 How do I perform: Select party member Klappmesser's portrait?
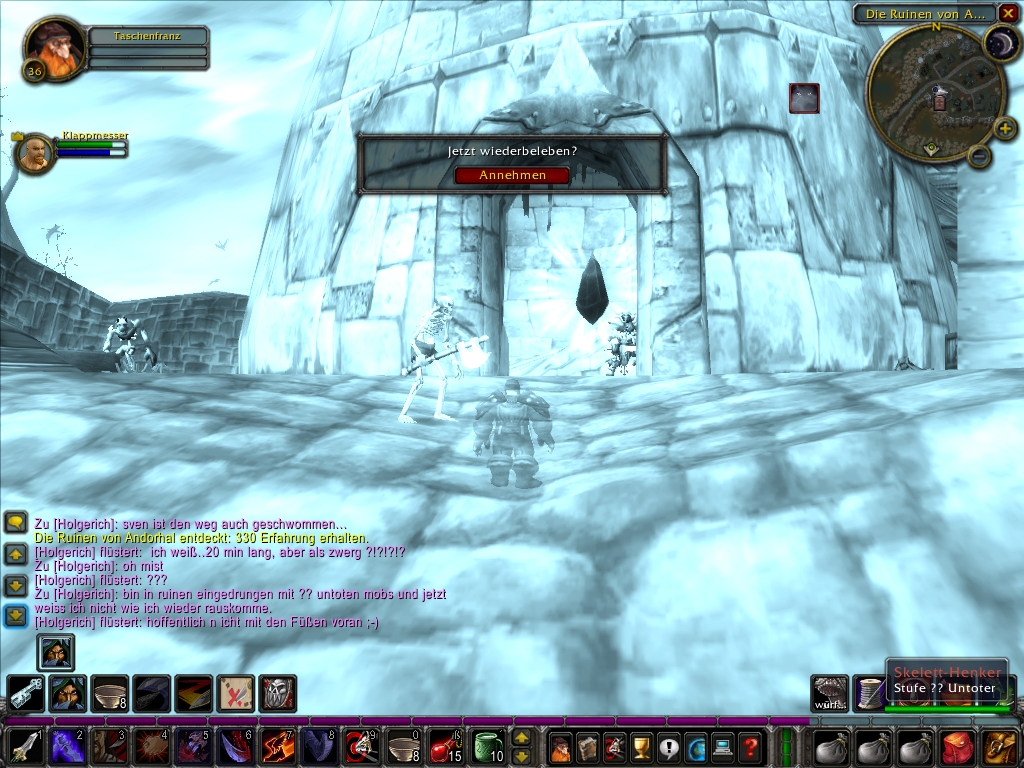(x=34, y=153)
